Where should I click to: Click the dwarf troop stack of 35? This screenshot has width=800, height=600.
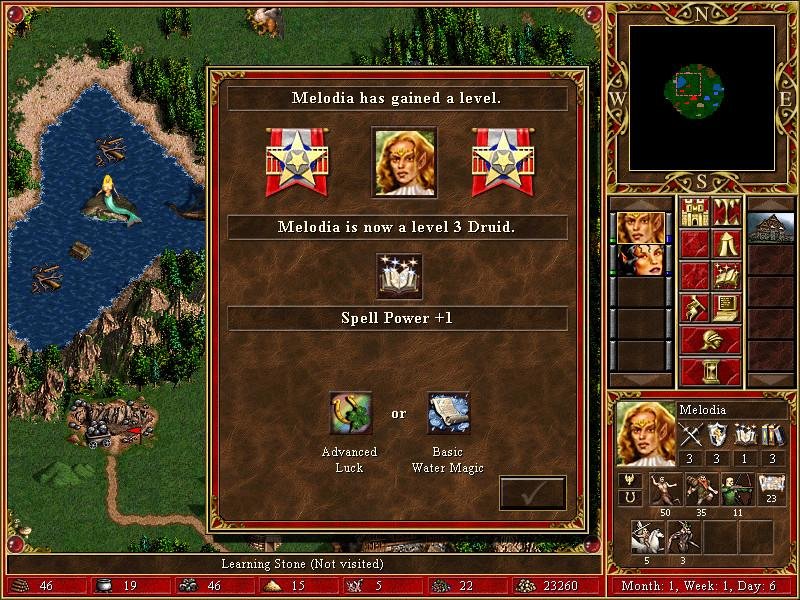pyautogui.click(x=701, y=490)
